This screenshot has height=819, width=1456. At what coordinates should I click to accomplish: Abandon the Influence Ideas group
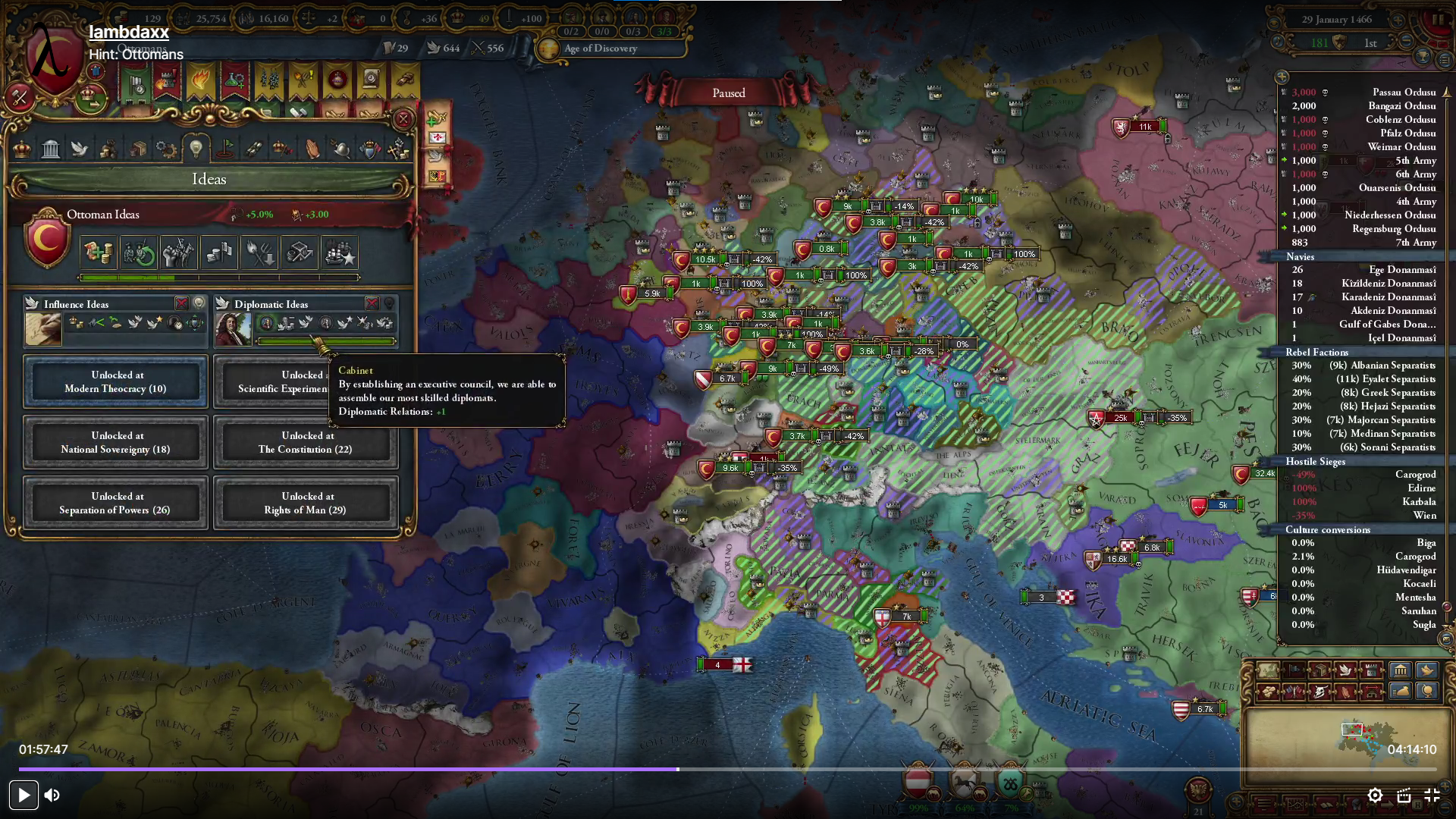(181, 303)
